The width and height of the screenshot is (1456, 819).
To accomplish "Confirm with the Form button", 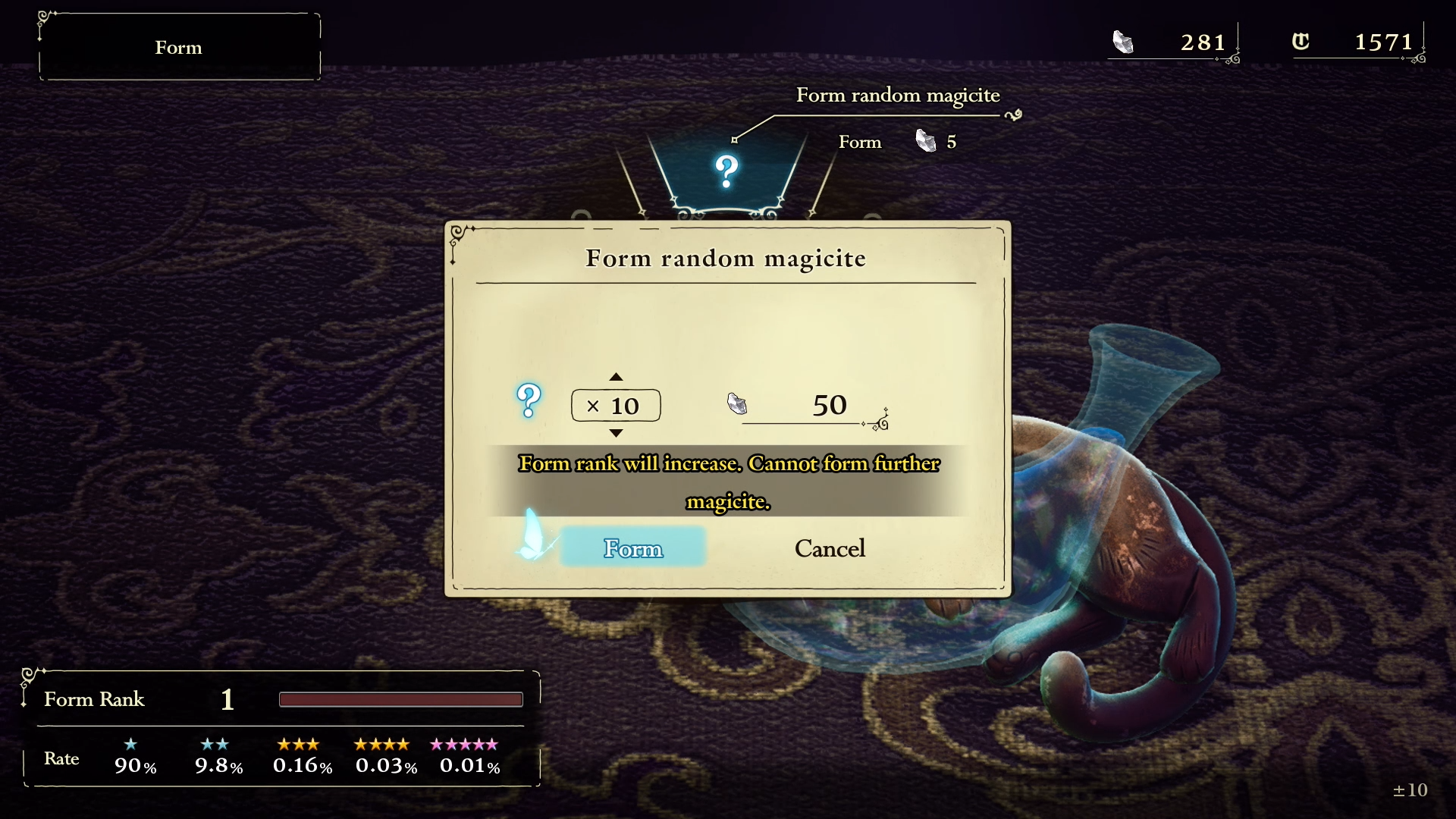I will (632, 548).
